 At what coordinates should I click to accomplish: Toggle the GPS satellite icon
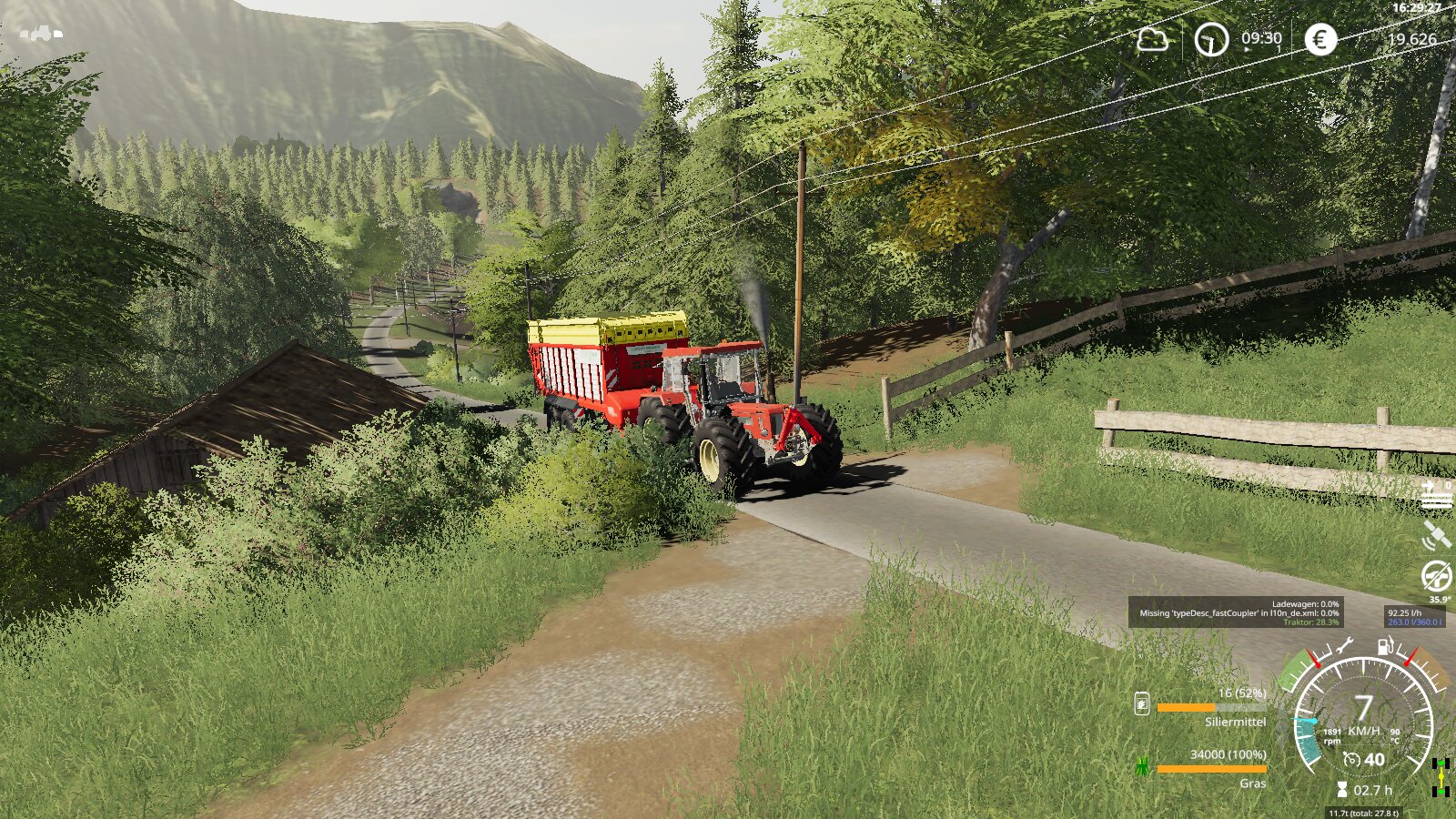point(1437,536)
